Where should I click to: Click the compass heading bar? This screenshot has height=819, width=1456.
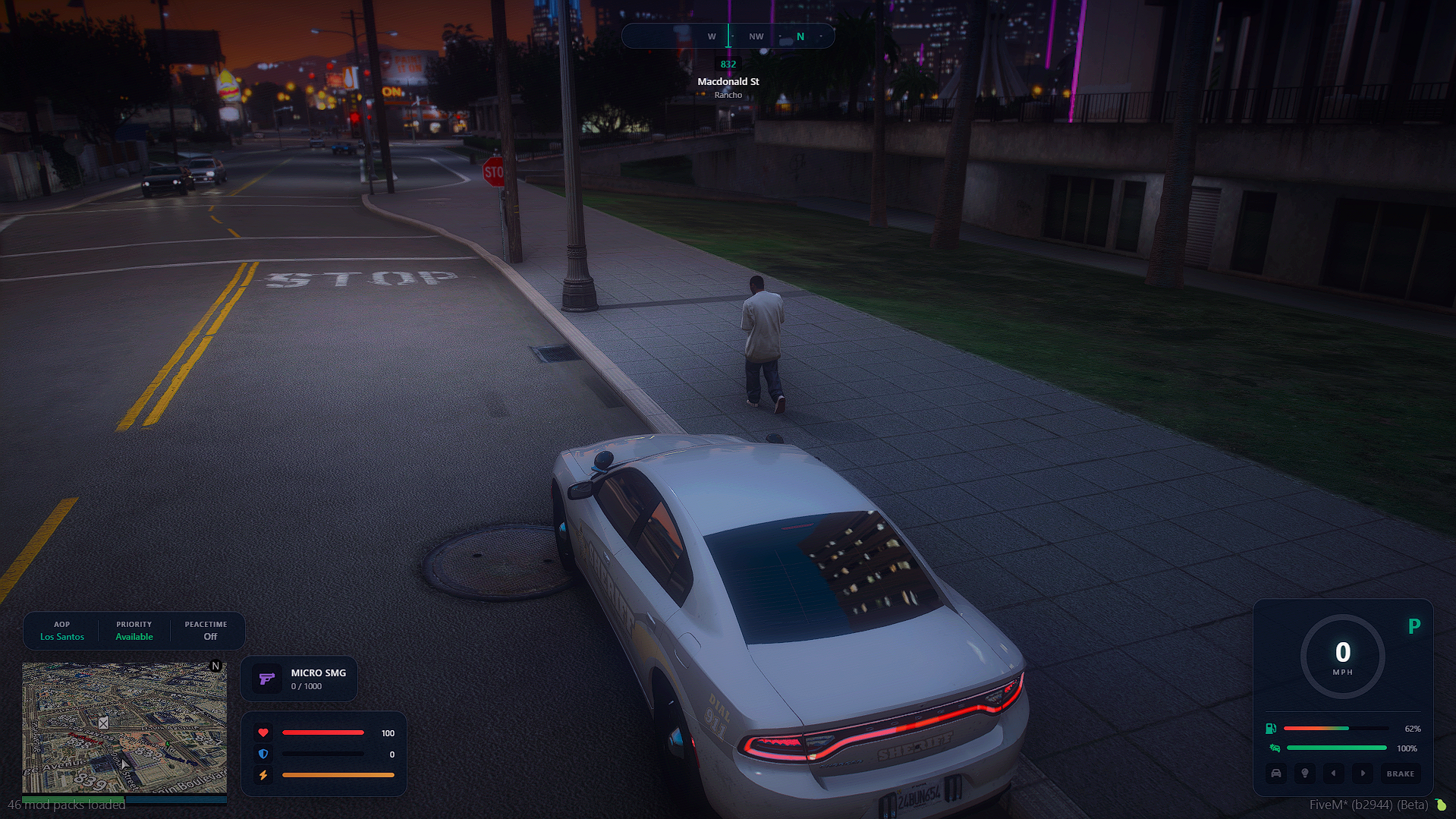tap(728, 36)
